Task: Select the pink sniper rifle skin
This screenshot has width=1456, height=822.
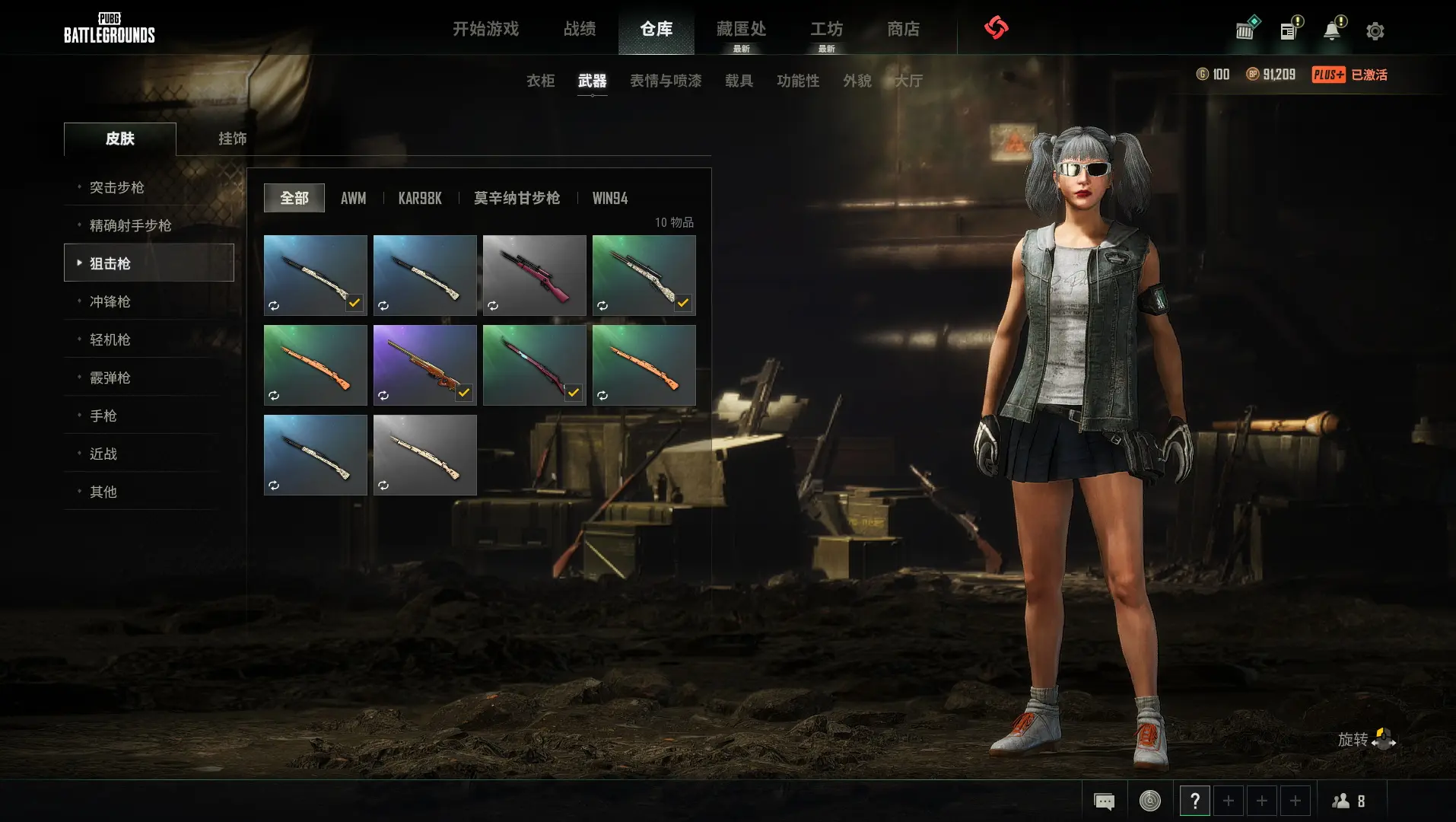Action: [534, 275]
